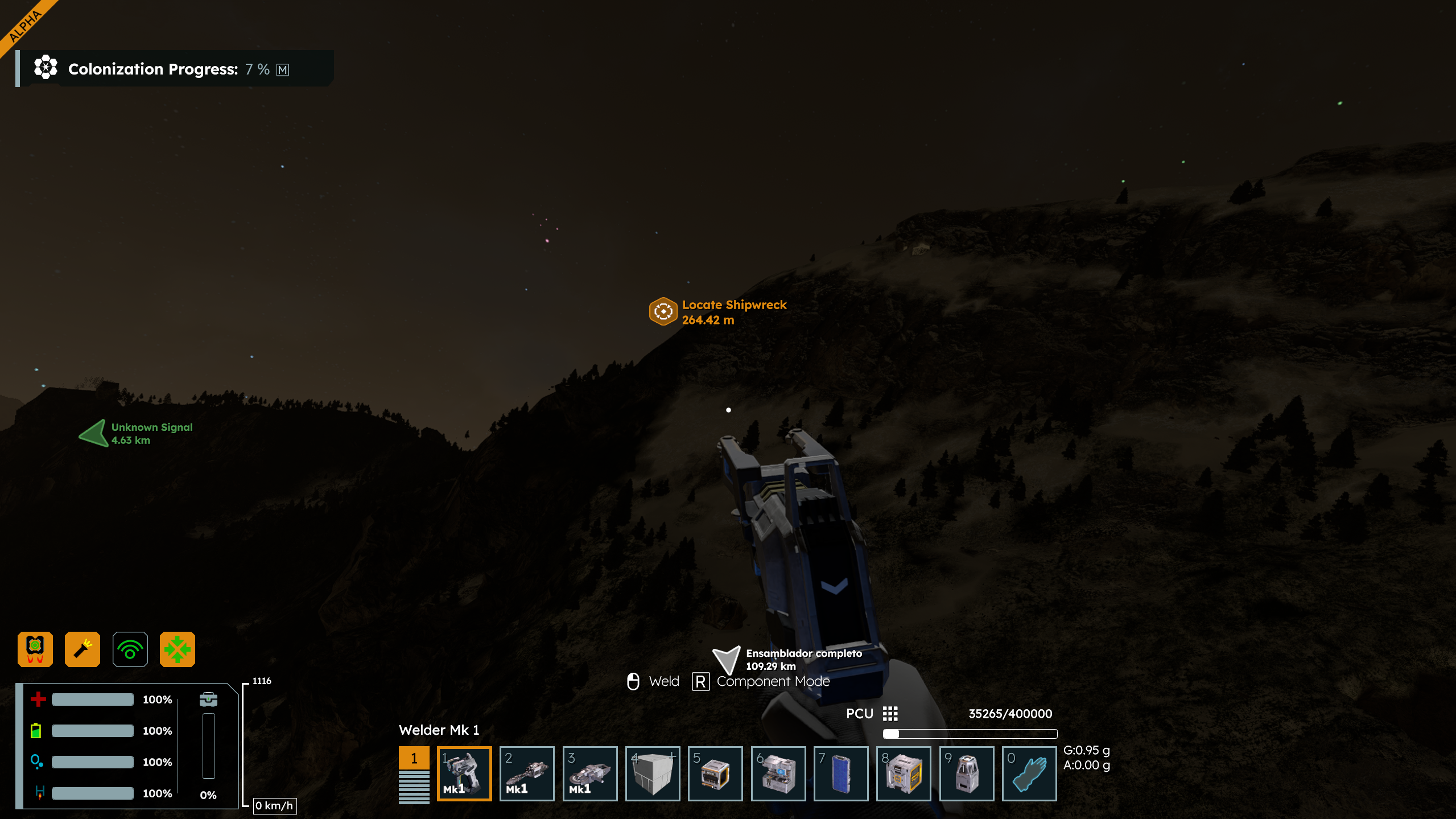Image resolution: width=1456 pixels, height=819 pixels.
Task: Click the PCU grid icon
Action: (x=890, y=714)
